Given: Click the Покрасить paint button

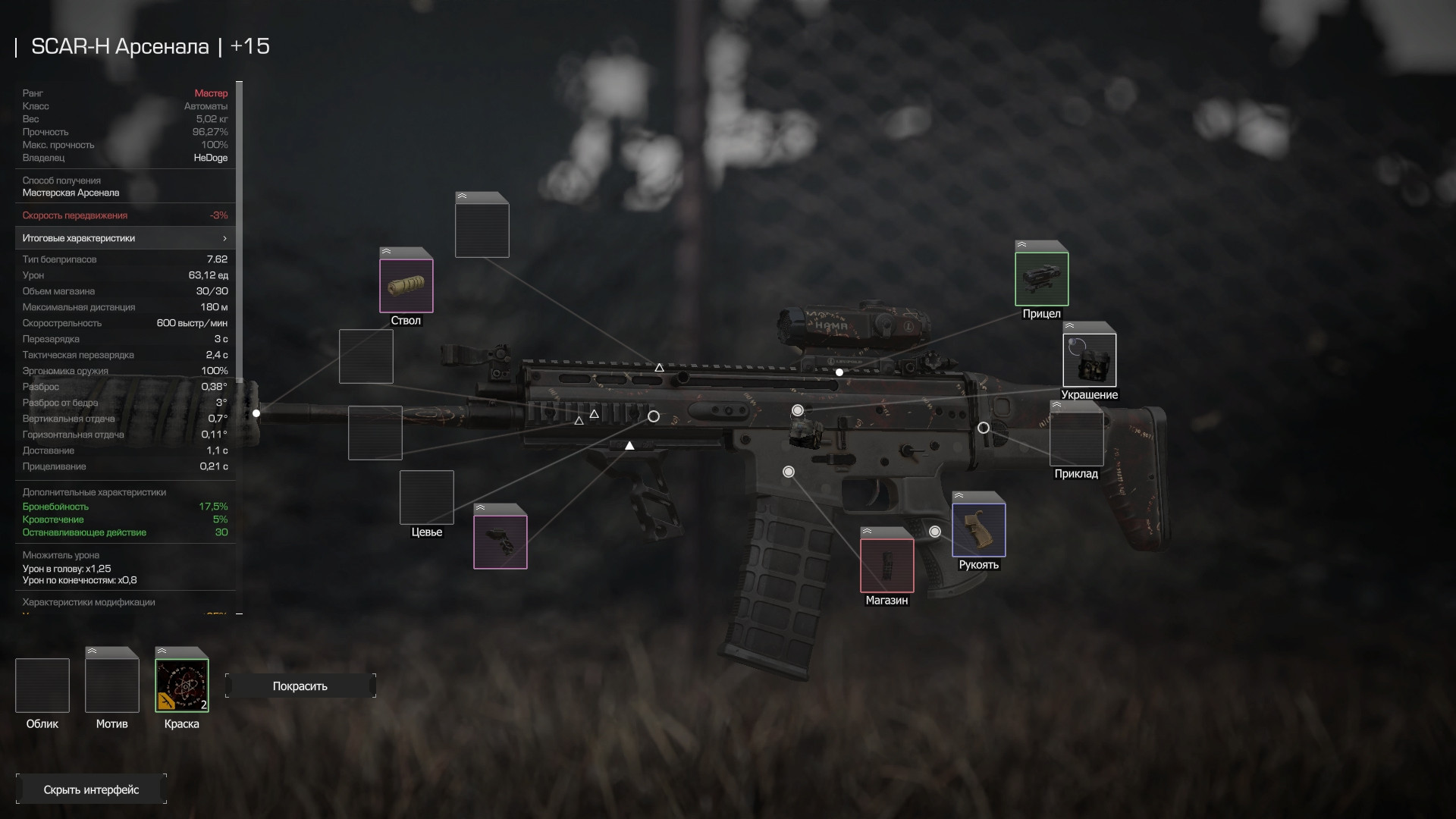Looking at the screenshot, I should [x=300, y=686].
